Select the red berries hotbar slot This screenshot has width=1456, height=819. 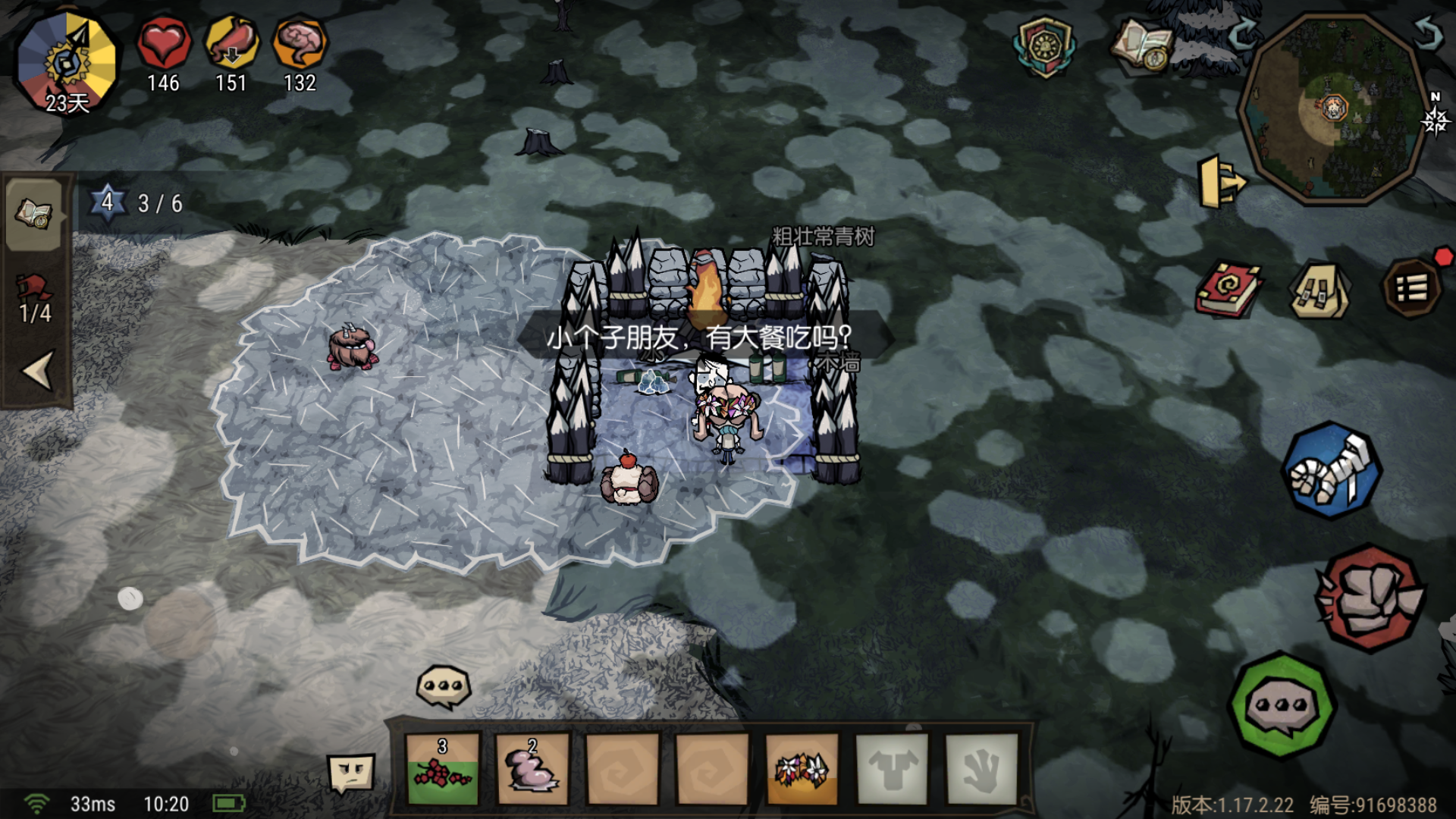point(443,768)
